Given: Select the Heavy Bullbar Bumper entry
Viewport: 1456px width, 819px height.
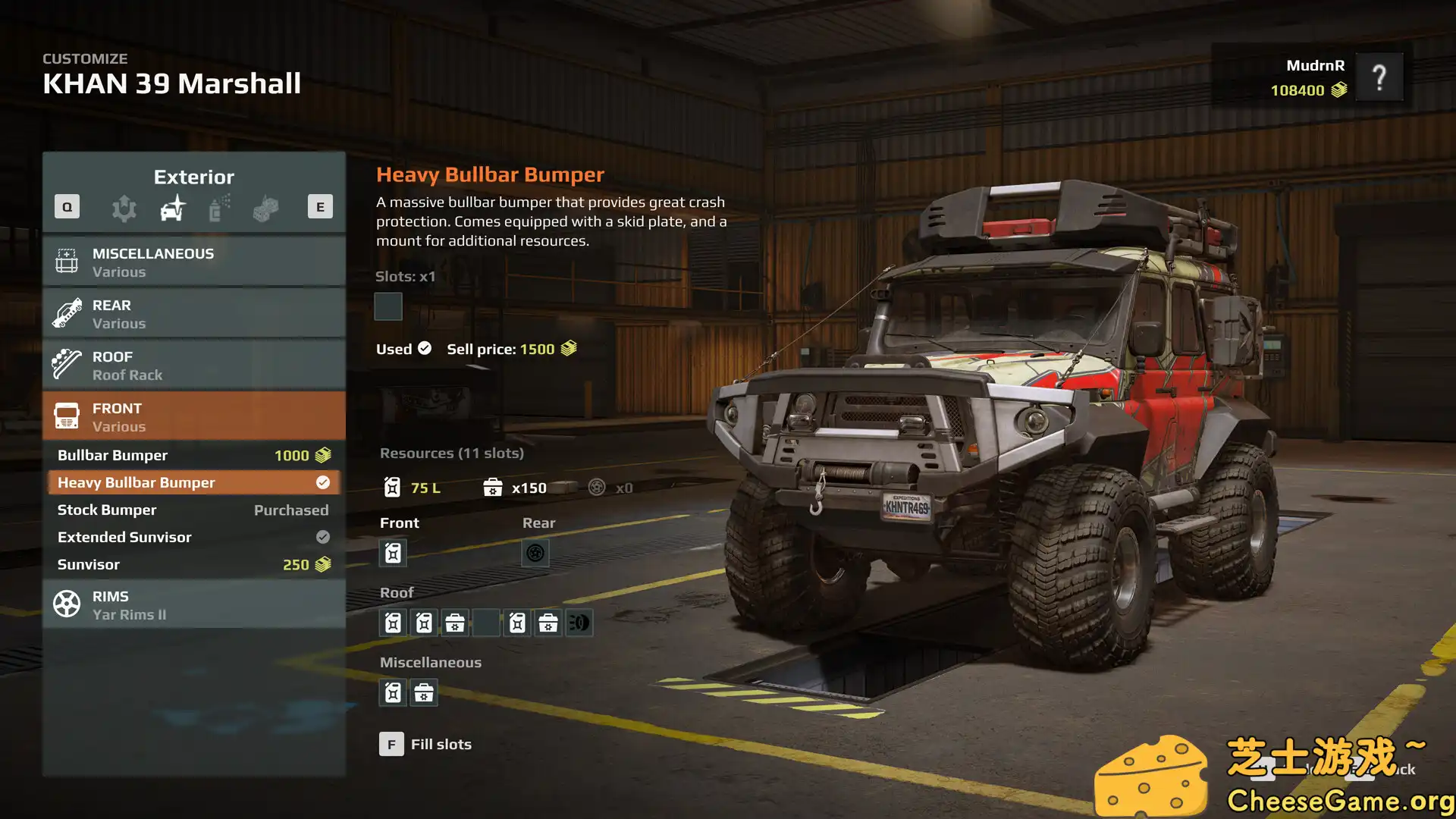Looking at the screenshot, I should [x=194, y=482].
